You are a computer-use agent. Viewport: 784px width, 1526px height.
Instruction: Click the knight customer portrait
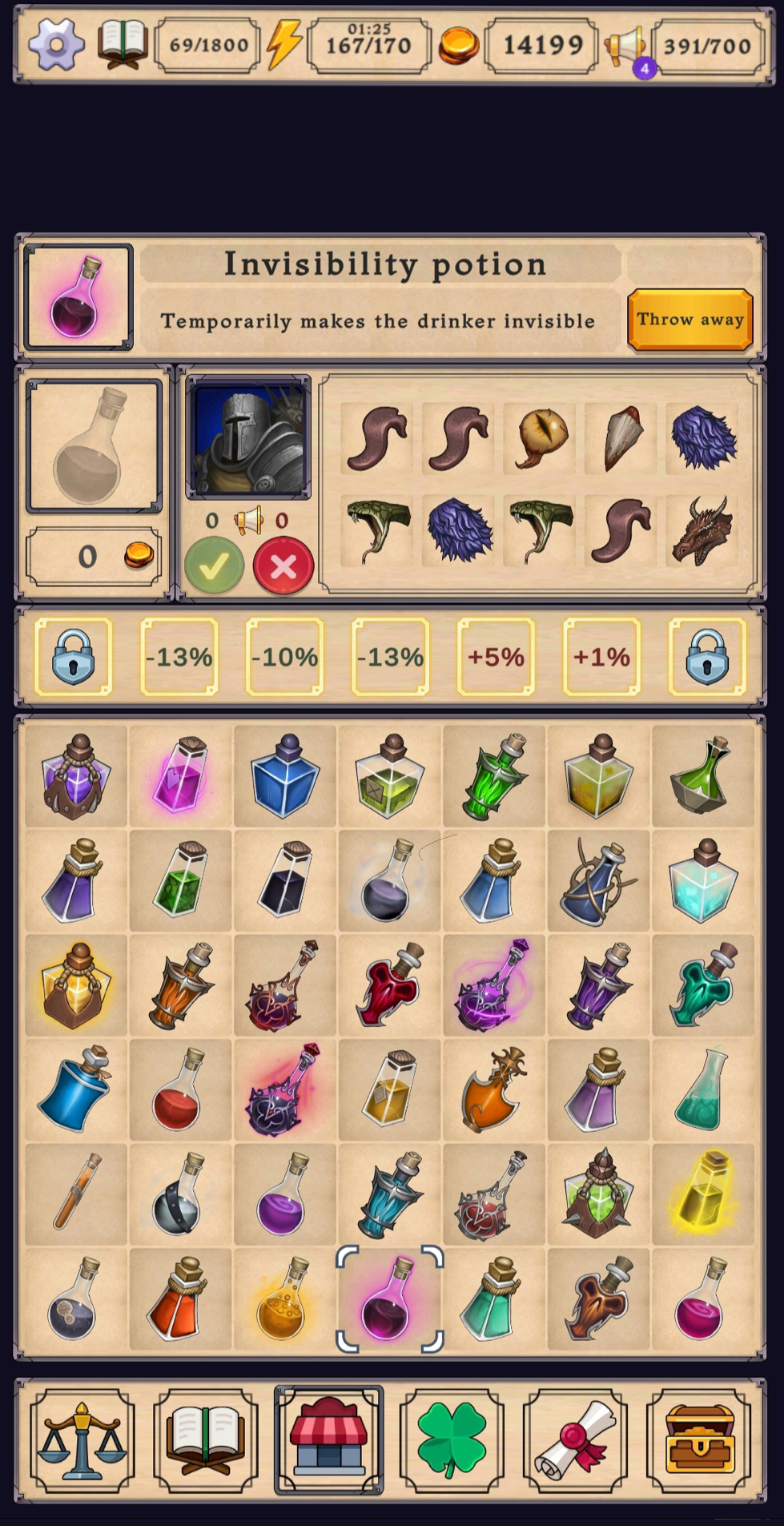click(x=248, y=437)
